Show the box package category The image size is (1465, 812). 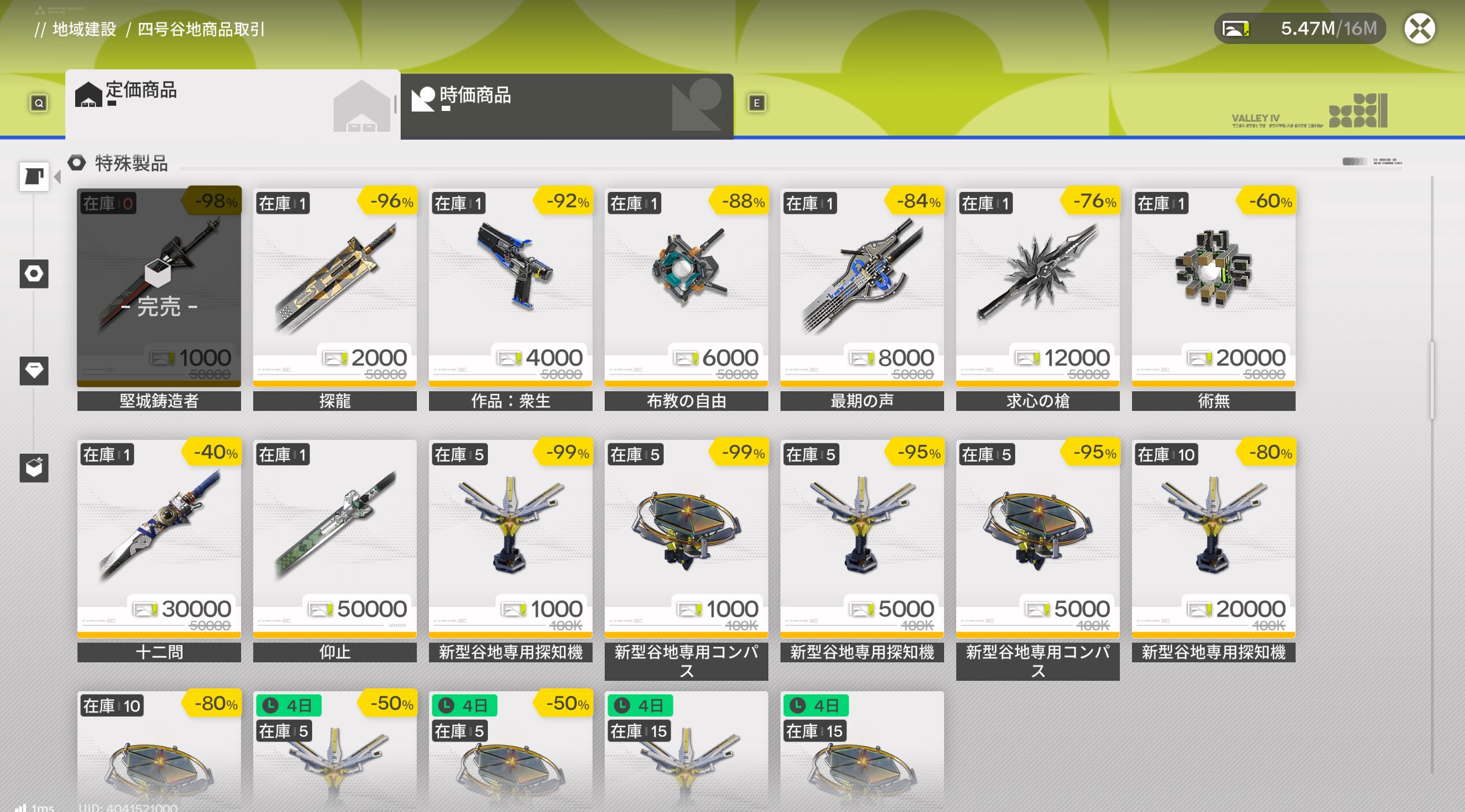(x=34, y=468)
